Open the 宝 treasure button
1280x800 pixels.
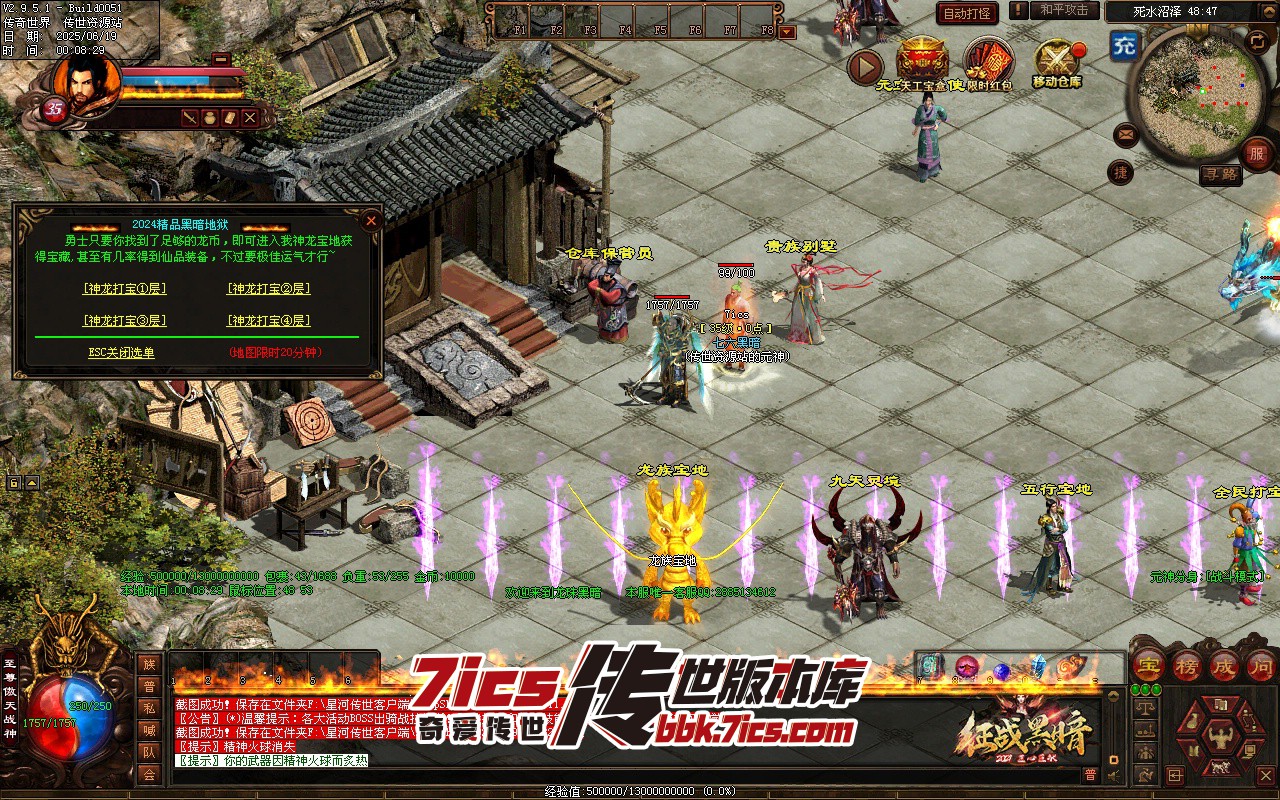coord(1148,666)
